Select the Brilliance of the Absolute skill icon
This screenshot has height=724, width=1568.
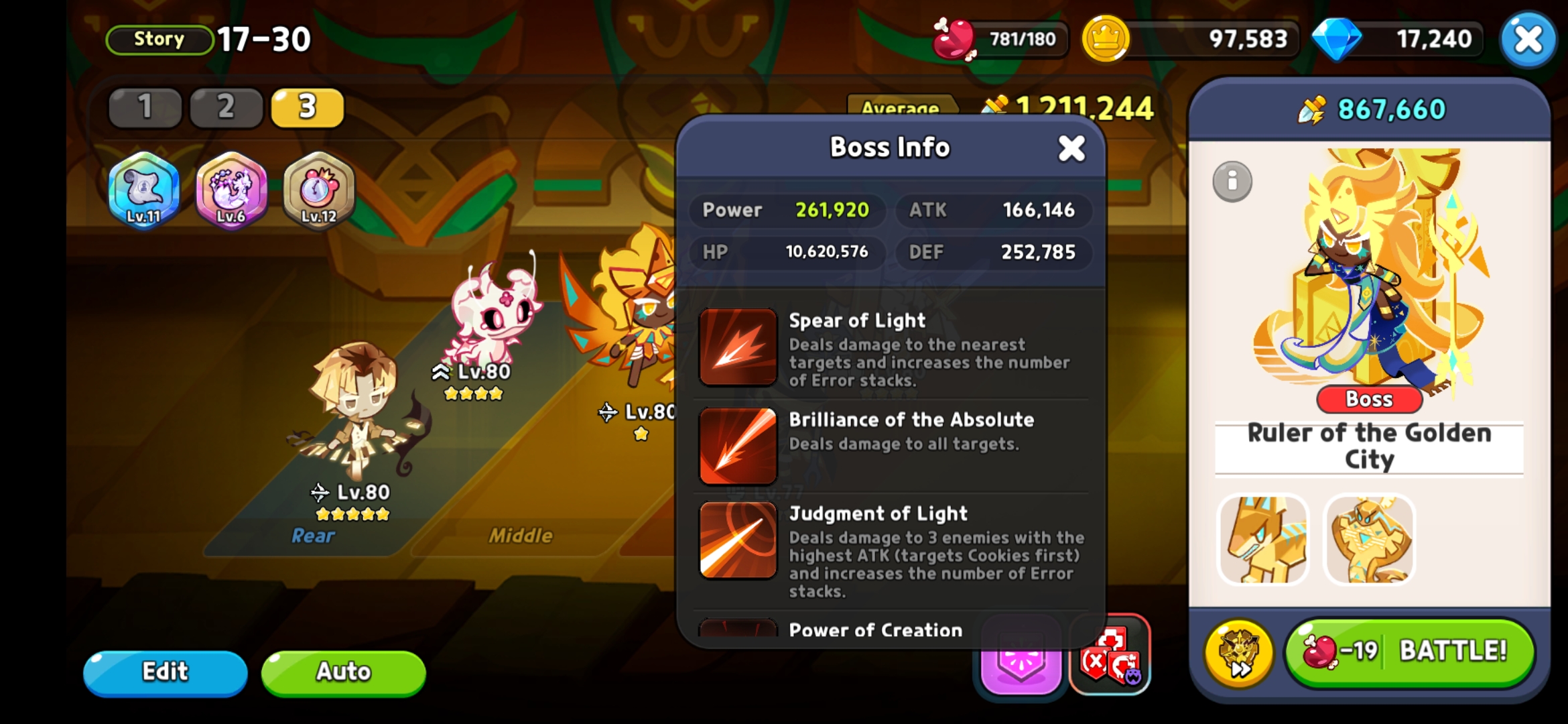737,446
